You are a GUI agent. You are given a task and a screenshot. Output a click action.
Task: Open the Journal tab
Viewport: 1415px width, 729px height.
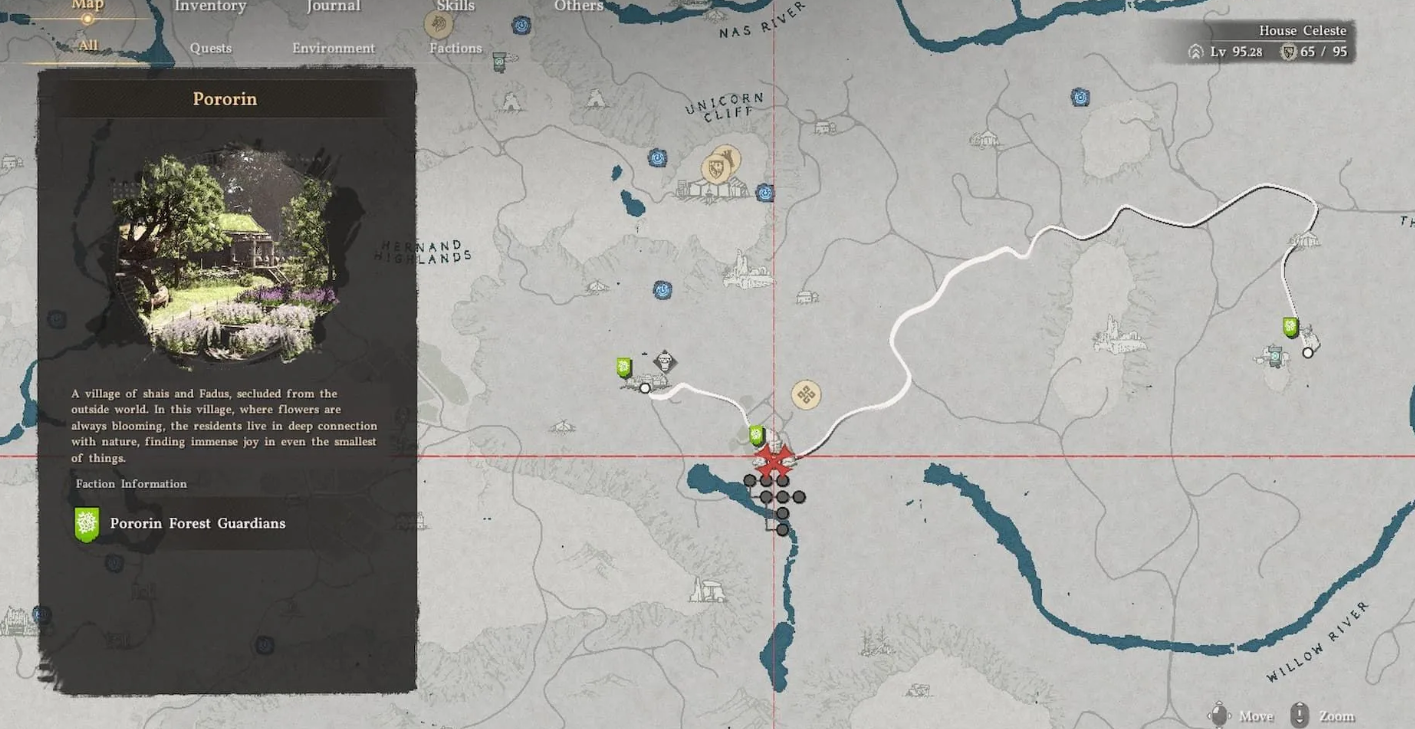[x=333, y=6]
